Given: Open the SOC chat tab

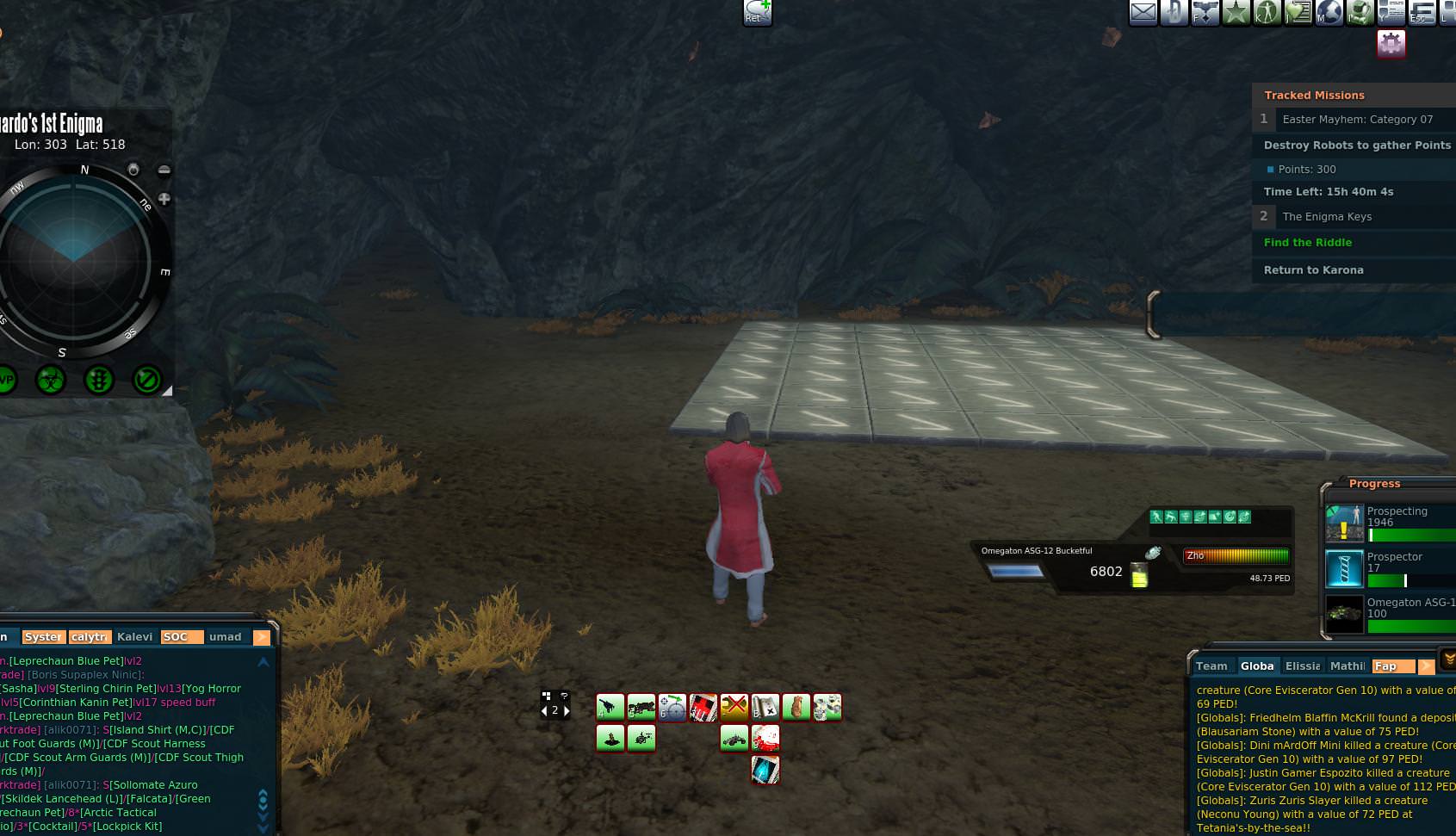Looking at the screenshot, I should tap(176, 636).
